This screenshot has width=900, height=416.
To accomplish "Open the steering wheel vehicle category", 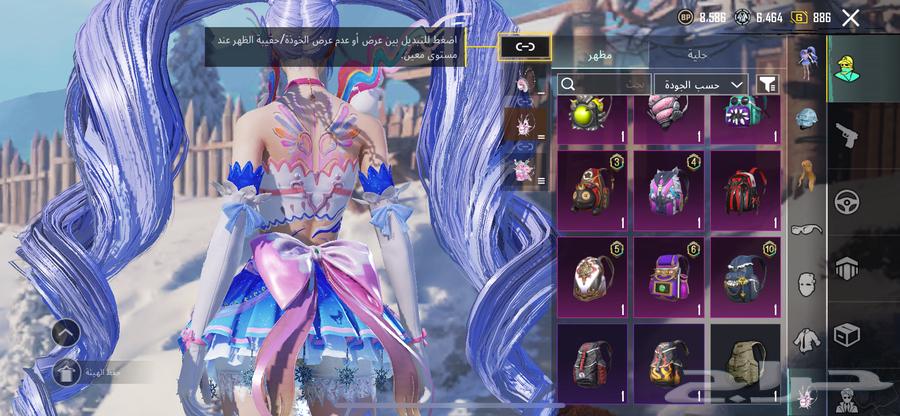I will [x=848, y=201].
